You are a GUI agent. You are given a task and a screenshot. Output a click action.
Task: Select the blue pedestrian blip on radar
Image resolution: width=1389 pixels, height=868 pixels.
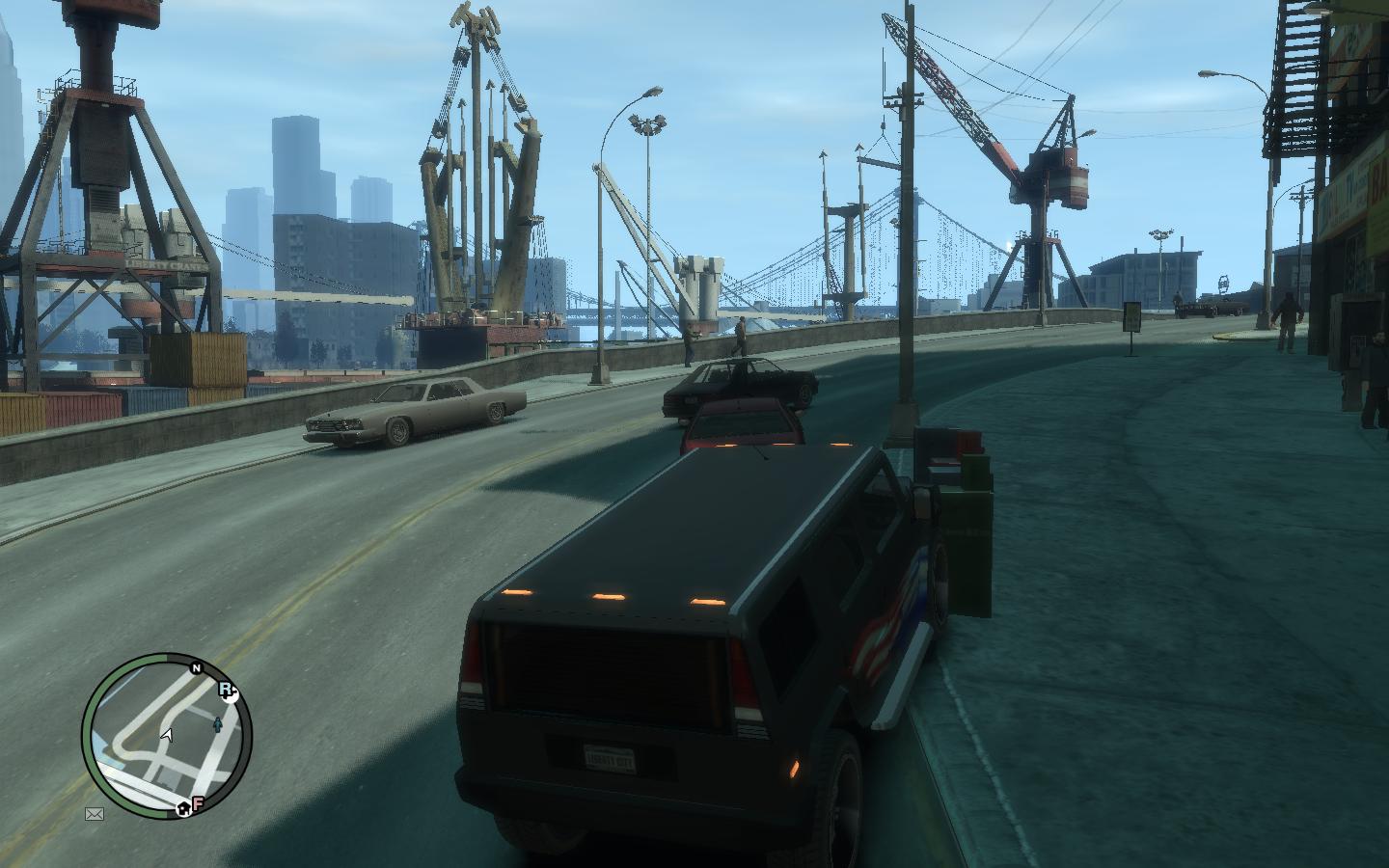(218, 723)
